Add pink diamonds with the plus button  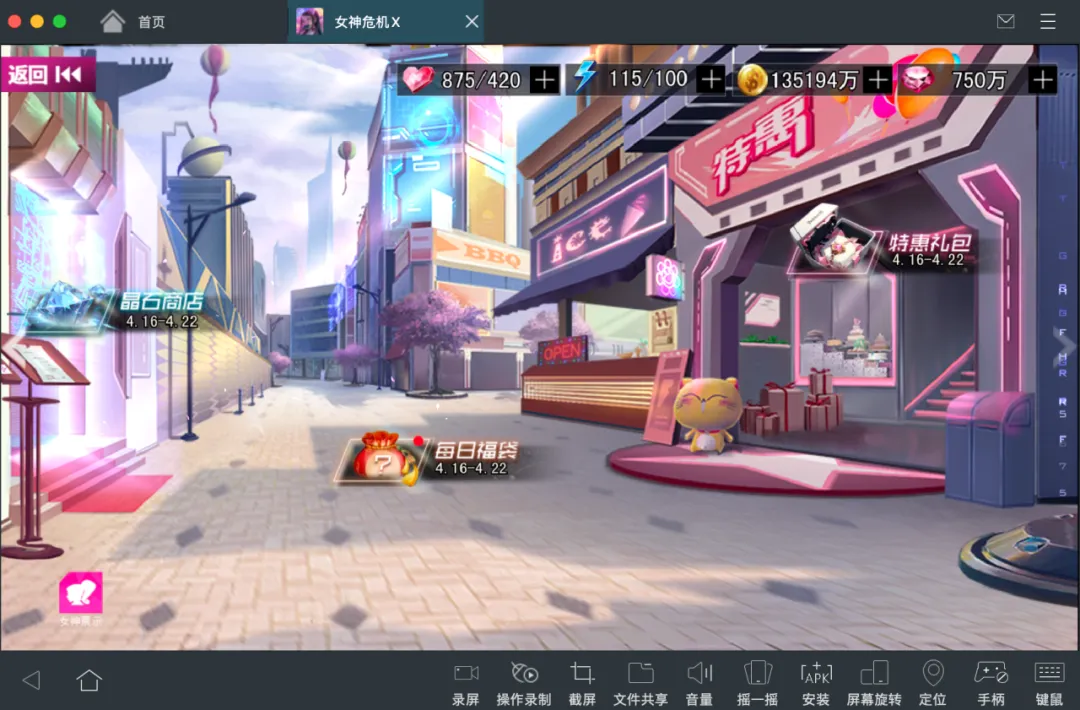click(1042, 80)
